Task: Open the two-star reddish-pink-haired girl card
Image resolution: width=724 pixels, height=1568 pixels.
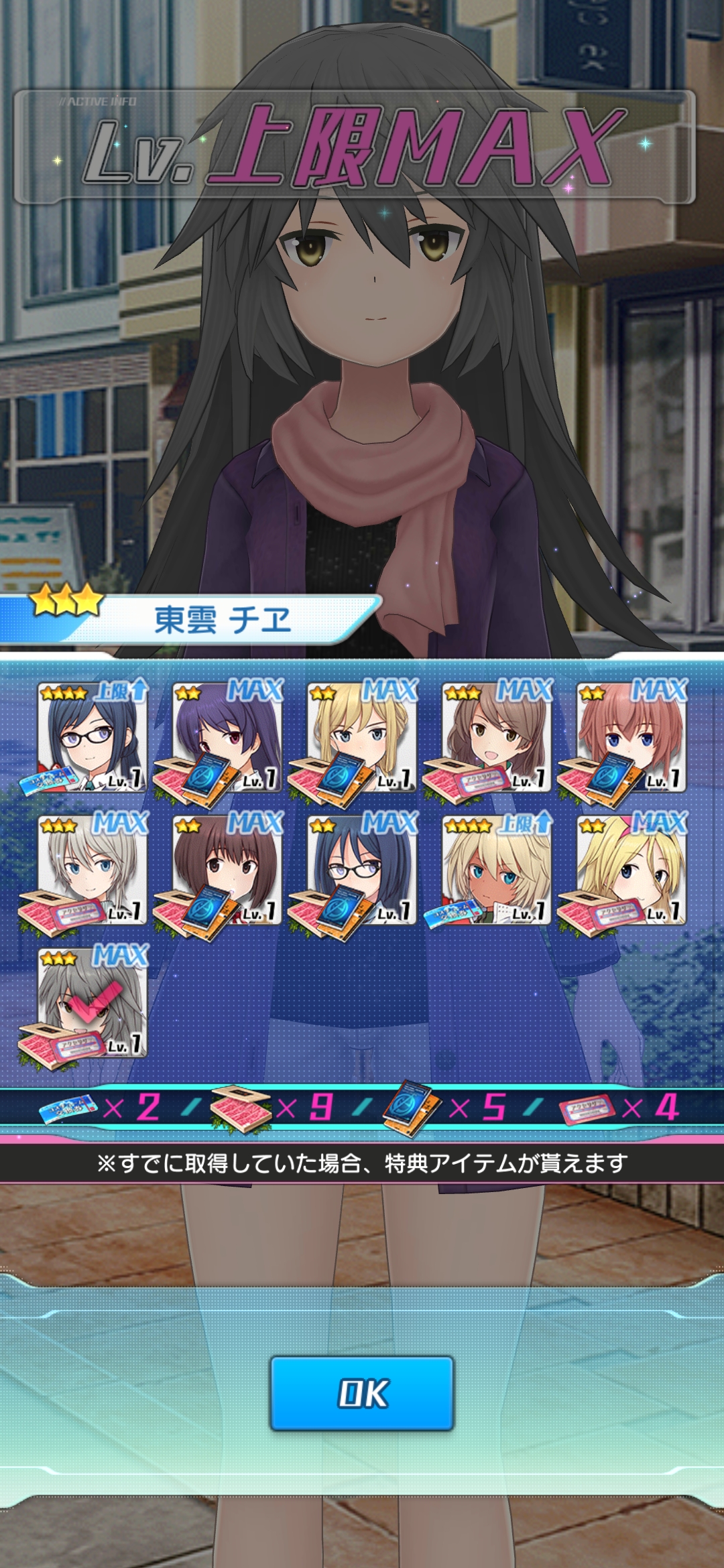Action: [631, 737]
